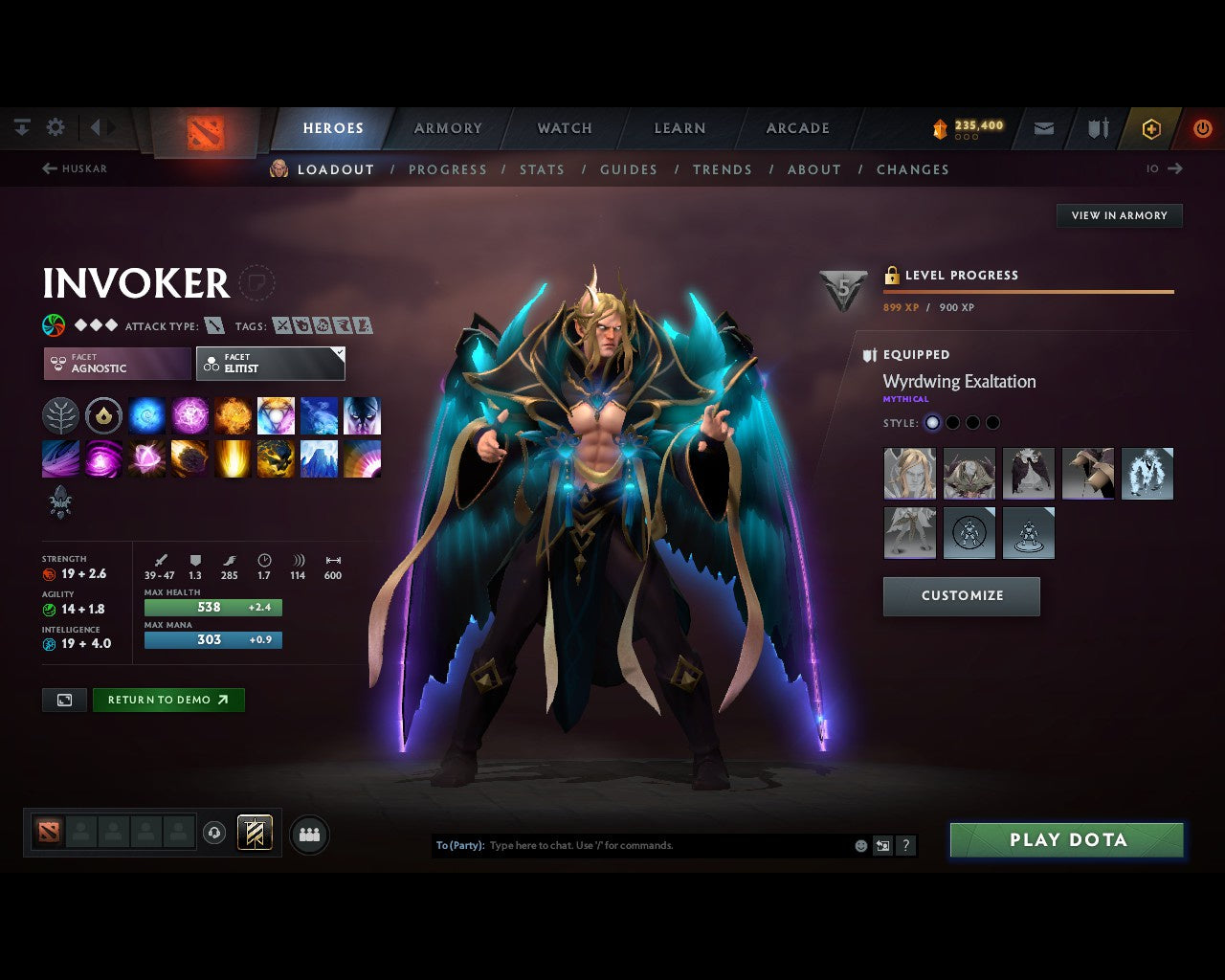Screen dimensions: 1225x980
Task: Click the red power button icon
Action: pos(1203,128)
